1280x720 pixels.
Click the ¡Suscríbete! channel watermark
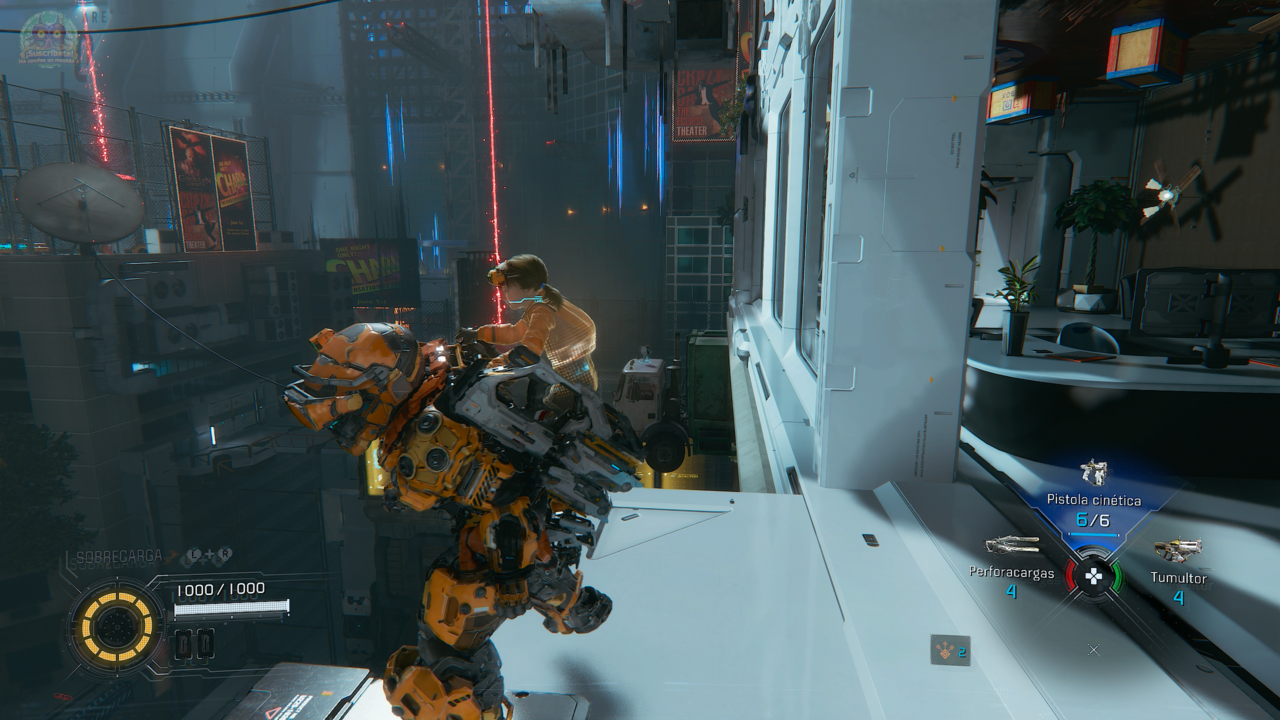(x=48, y=38)
